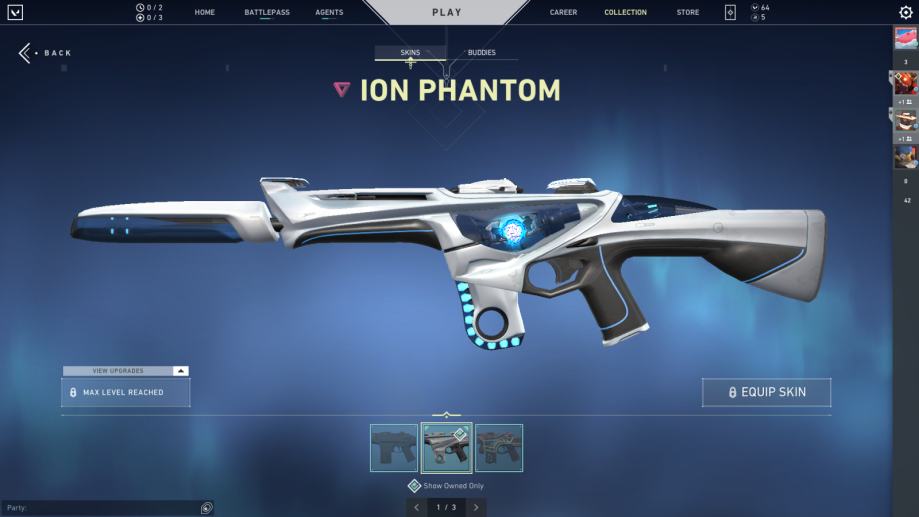This screenshot has height=517, width=919.
Task: Equip the Ion Phantom skin
Action: 766,393
